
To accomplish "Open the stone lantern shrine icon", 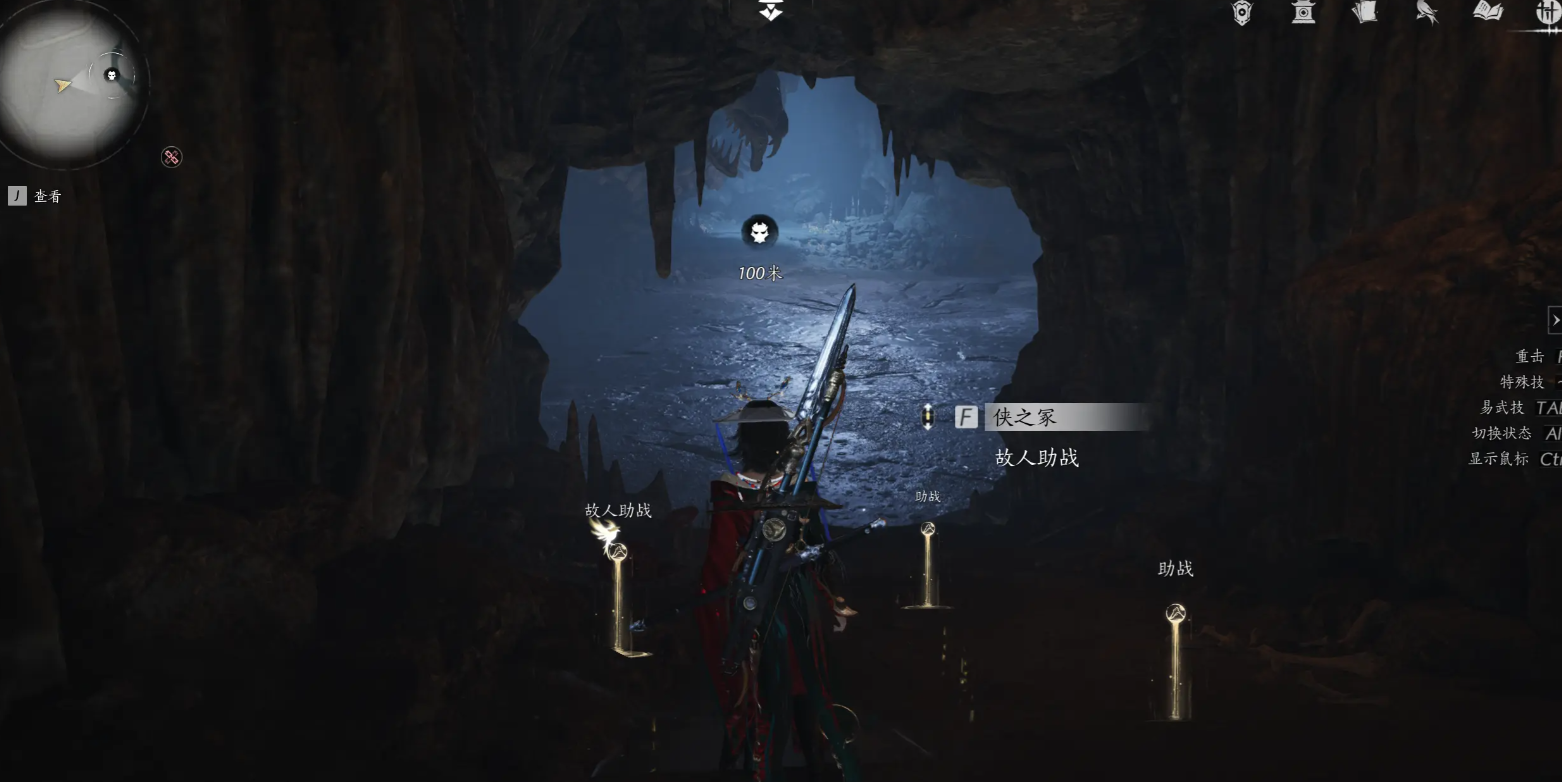I will (1303, 12).
